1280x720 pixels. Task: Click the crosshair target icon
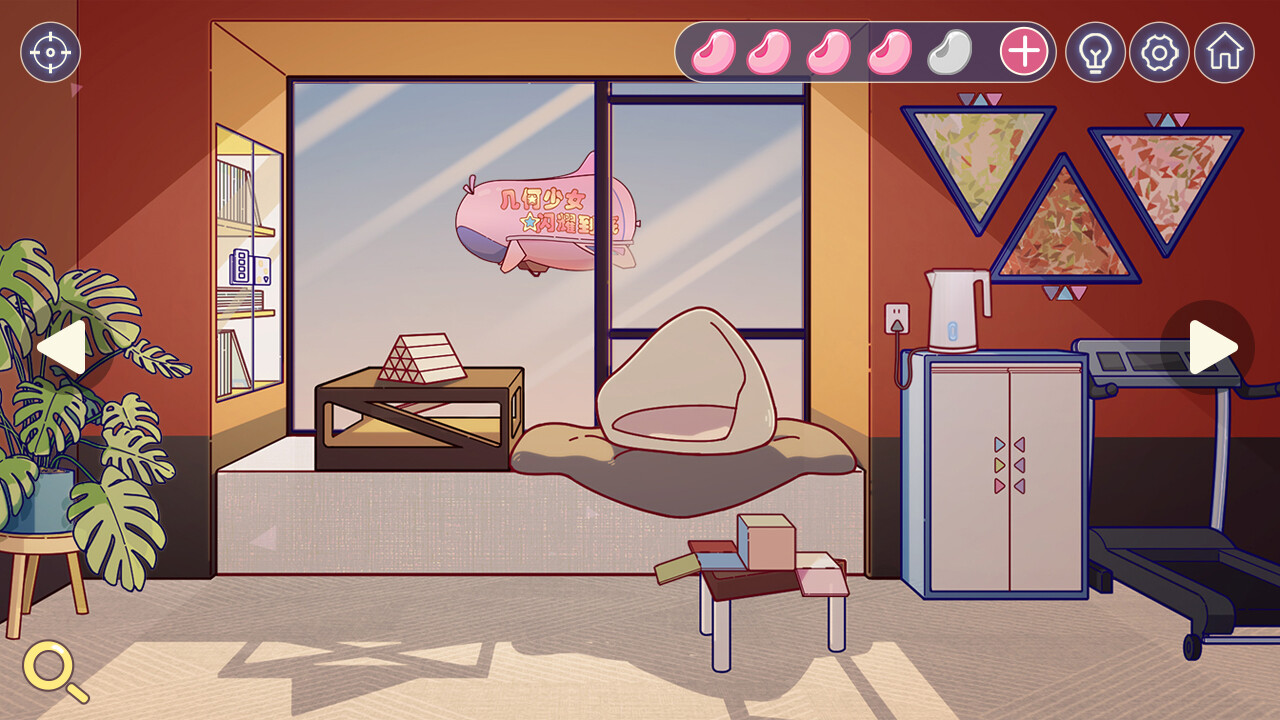pyautogui.click(x=50, y=52)
